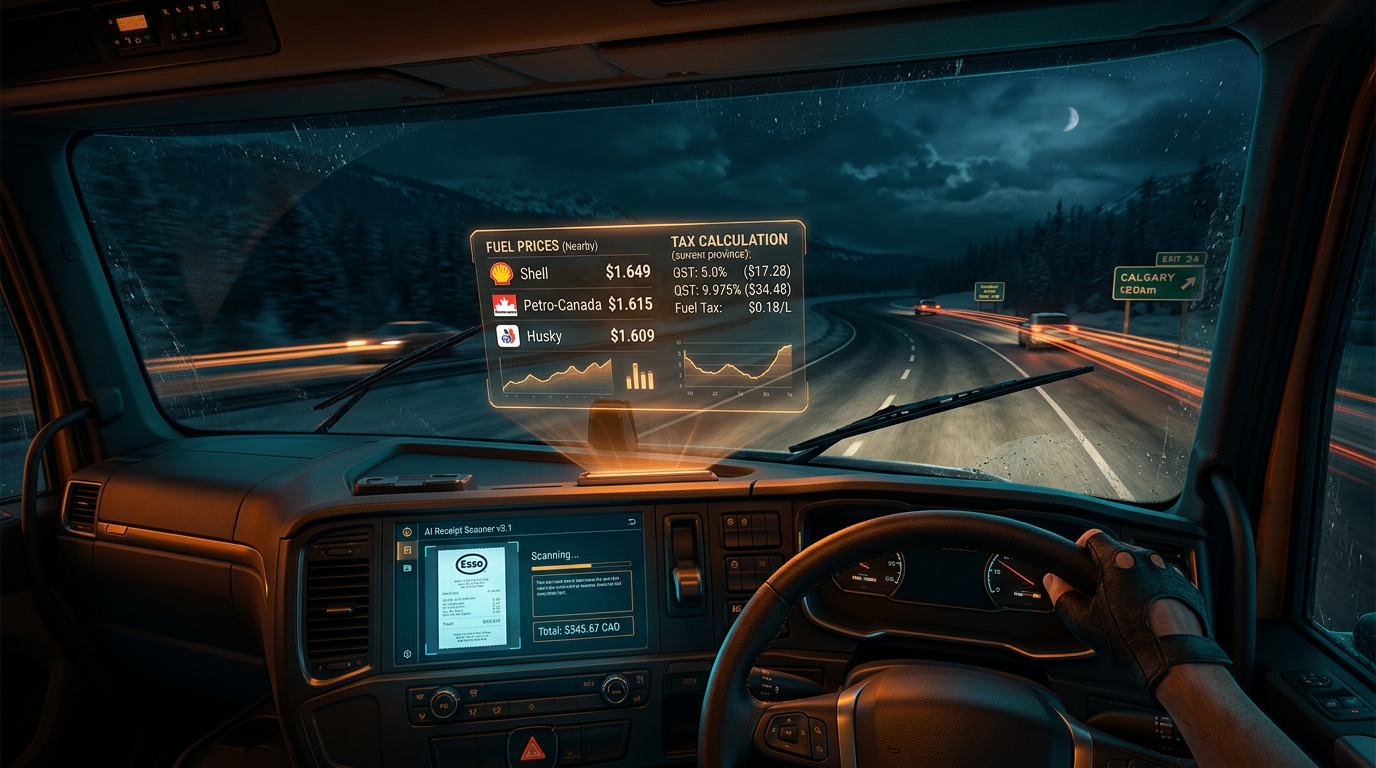Select the highlighted scanner tab in sidebar

tap(406, 550)
